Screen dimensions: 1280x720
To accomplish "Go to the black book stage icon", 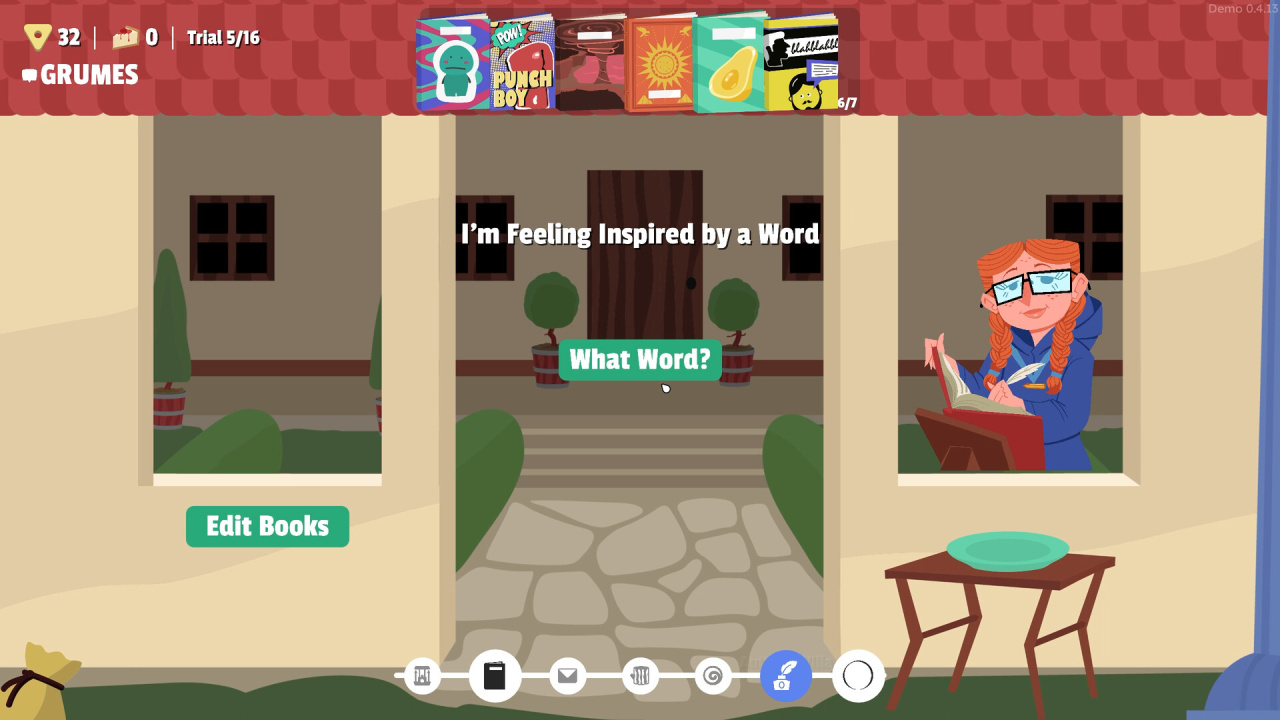I will tap(495, 676).
